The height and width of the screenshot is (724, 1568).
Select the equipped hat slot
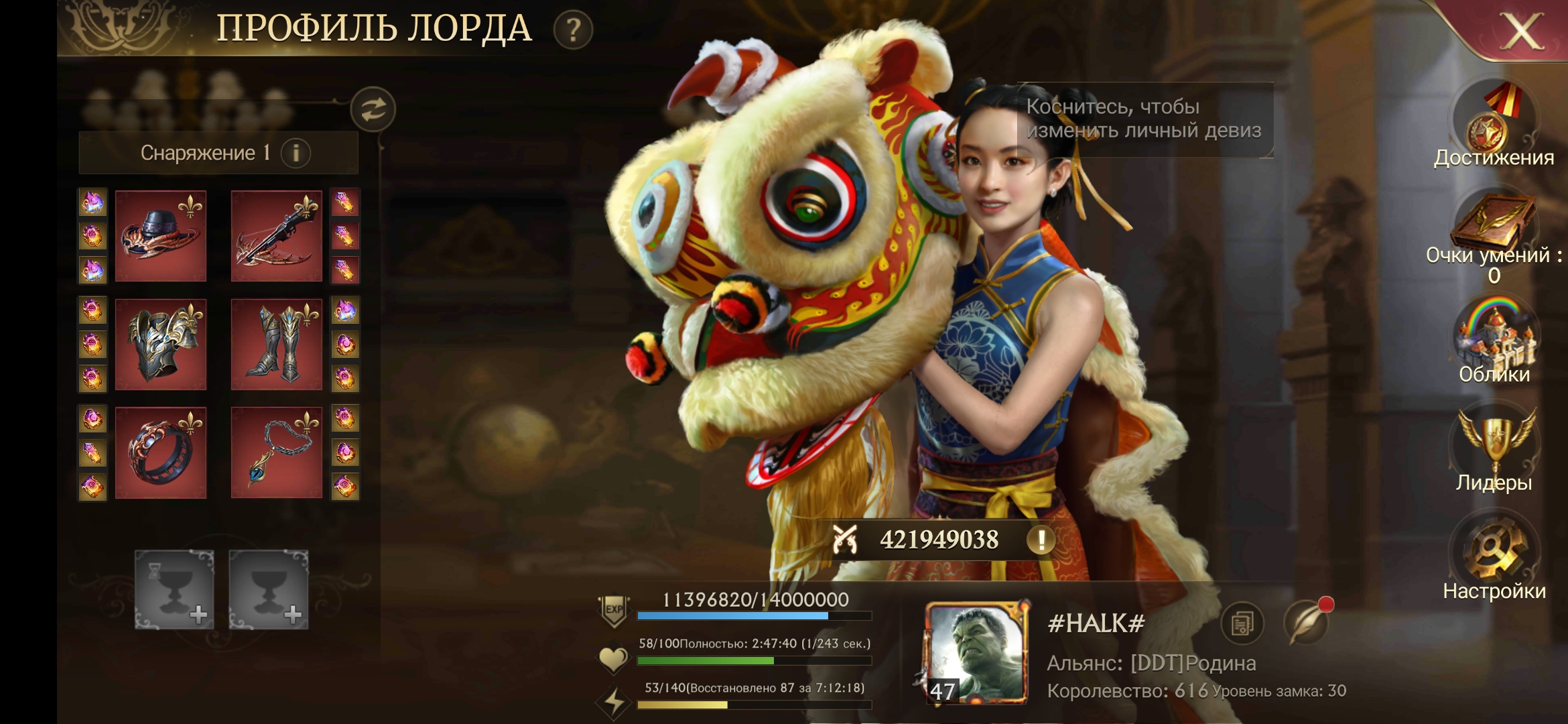(x=161, y=236)
